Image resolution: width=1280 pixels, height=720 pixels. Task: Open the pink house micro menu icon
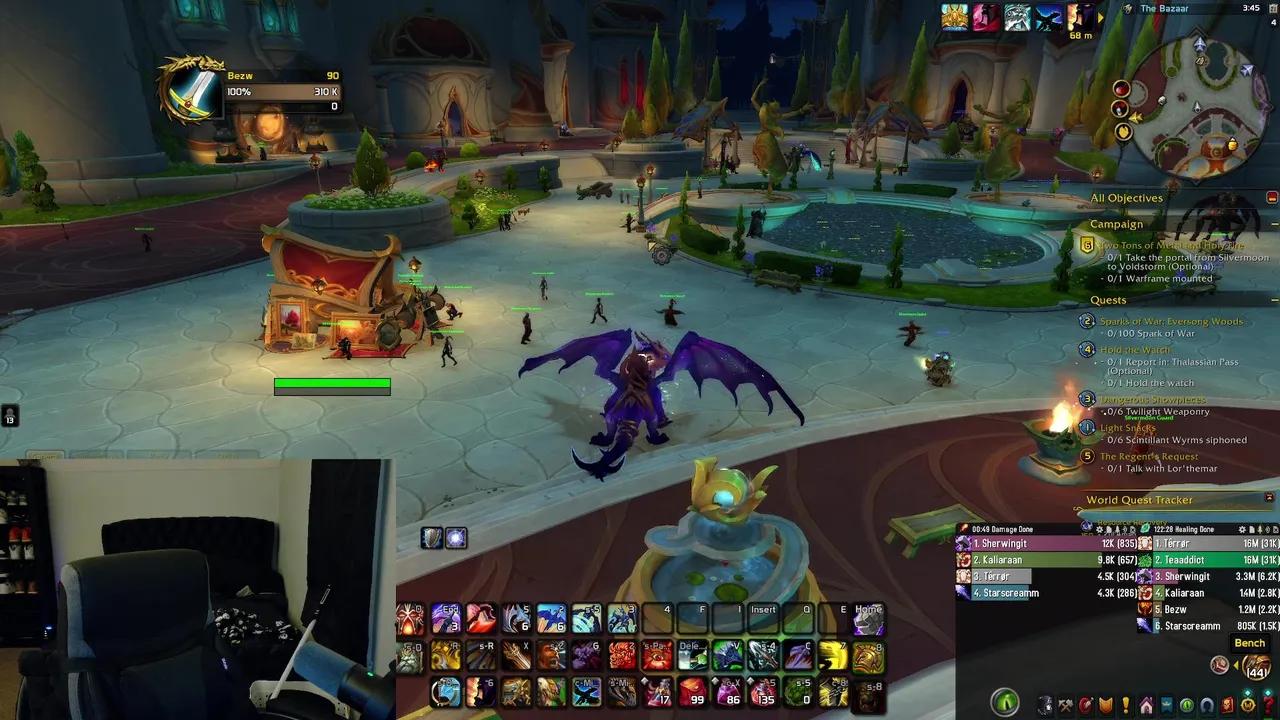click(1146, 706)
